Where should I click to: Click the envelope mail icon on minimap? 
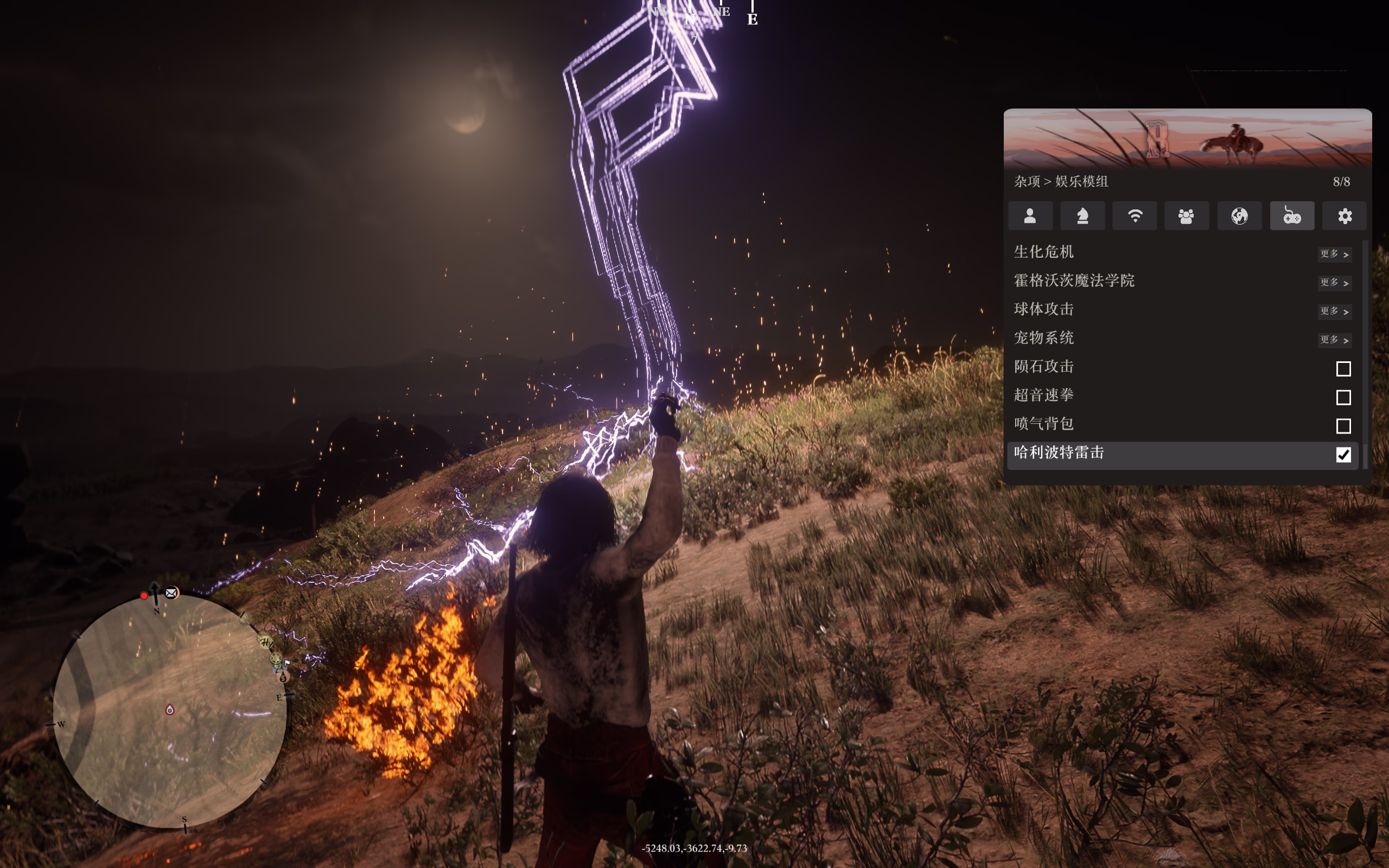coord(171,593)
